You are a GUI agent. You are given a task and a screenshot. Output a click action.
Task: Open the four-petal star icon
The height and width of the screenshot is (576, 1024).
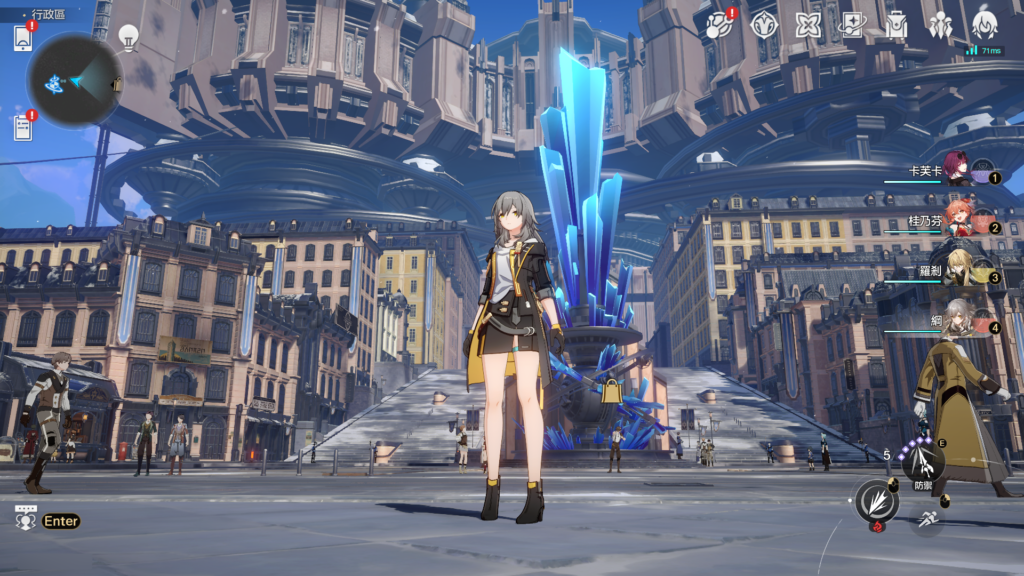pos(808,25)
